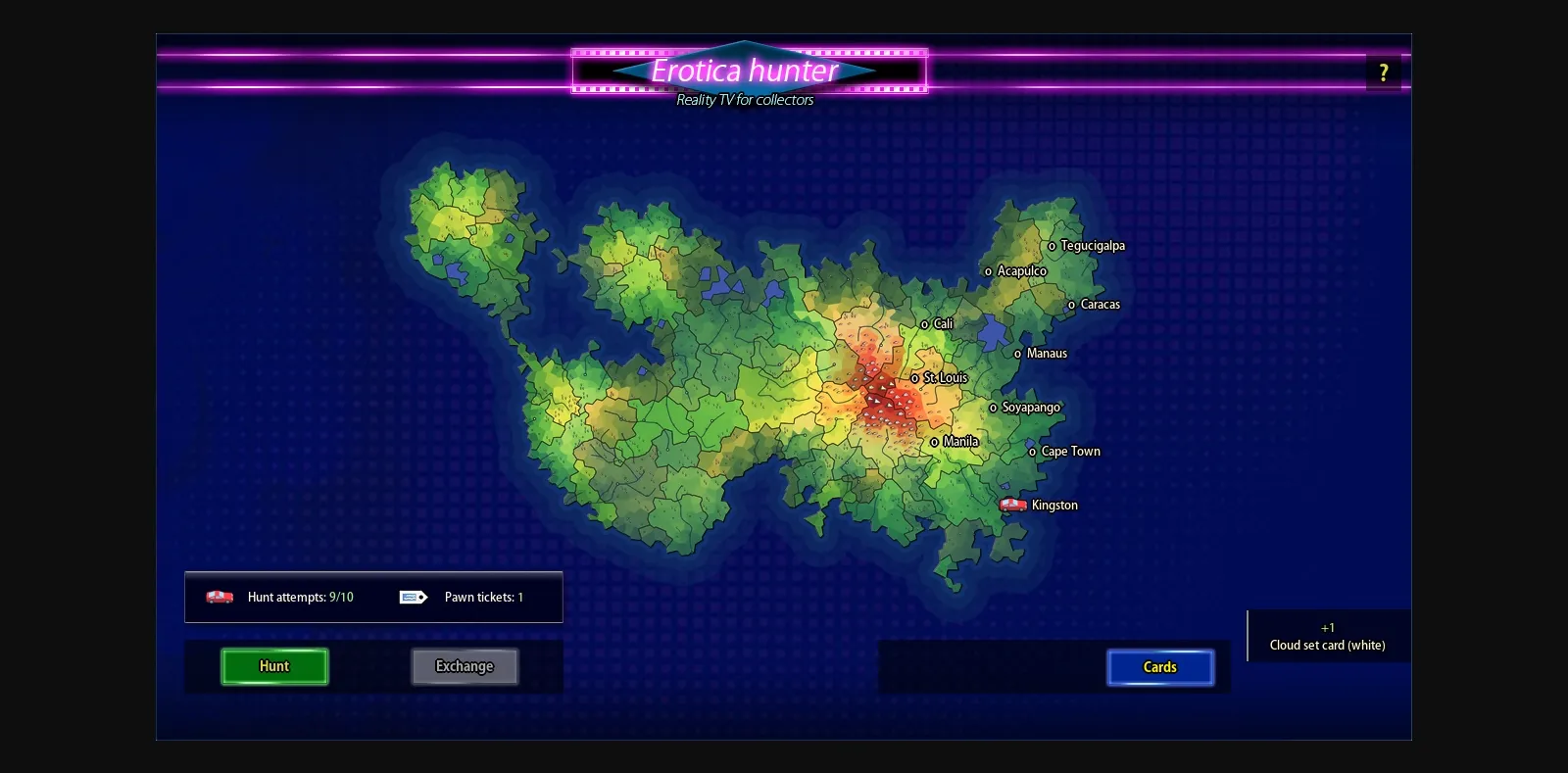Click the Reality TV for collectors subtitle
Image resolution: width=1568 pixels, height=773 pixels.
(x=745, y=99)
